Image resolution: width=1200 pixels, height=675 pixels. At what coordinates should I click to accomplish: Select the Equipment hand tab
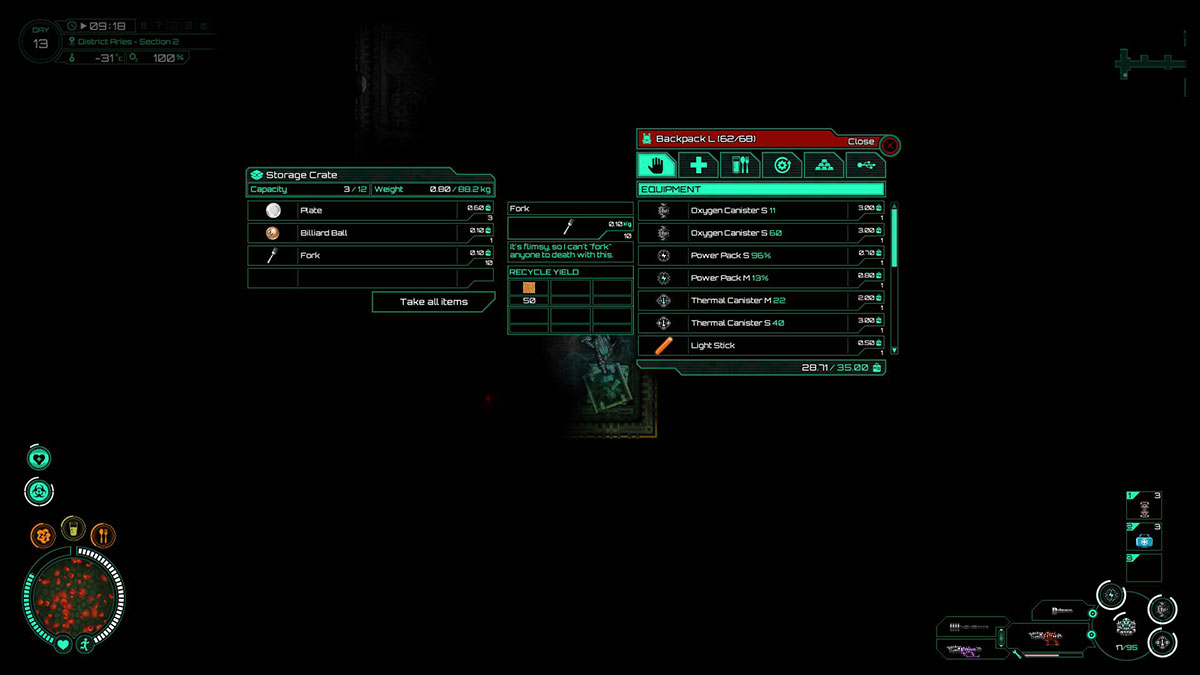tap(656, 166)
